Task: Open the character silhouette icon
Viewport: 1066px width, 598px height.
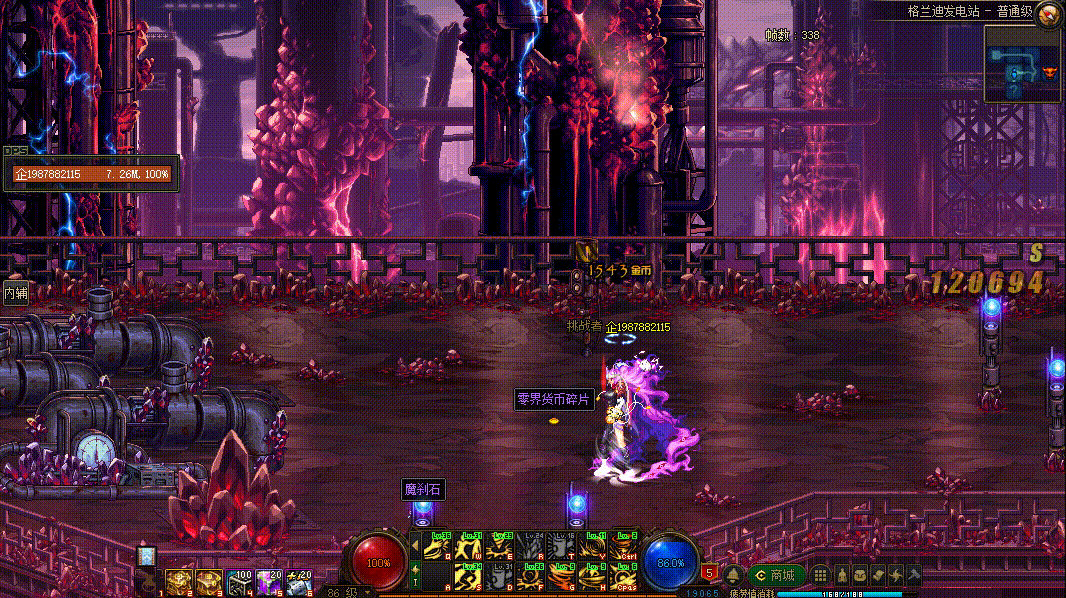Action: click(841, 575)
